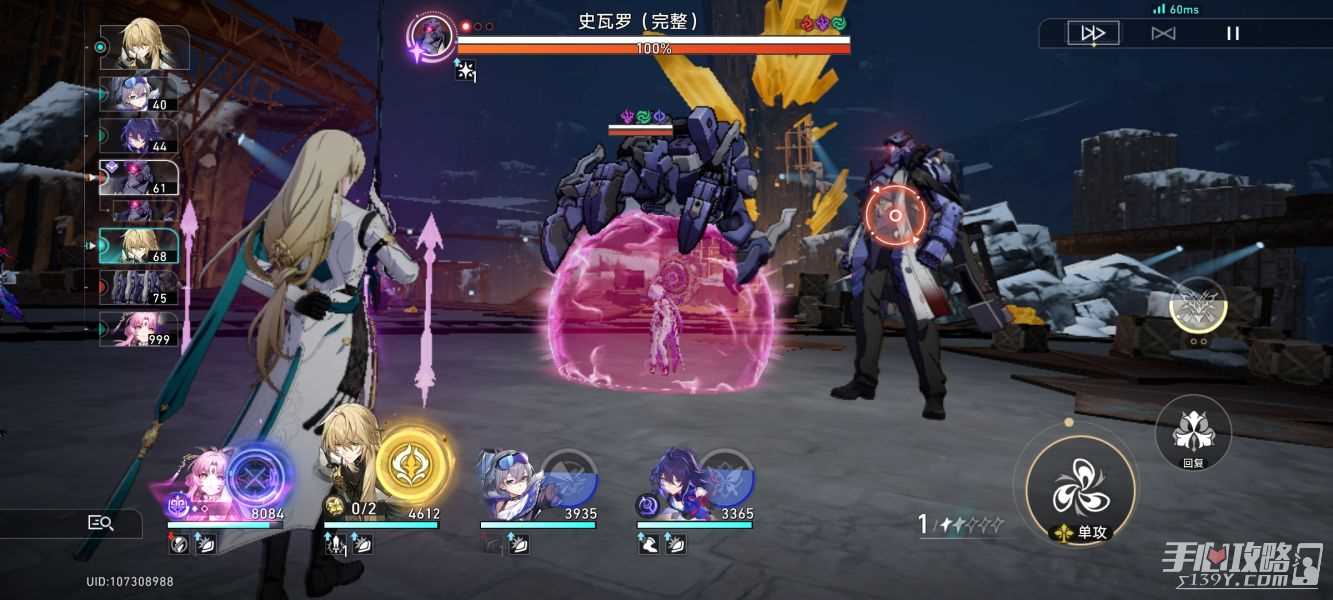This screenshot has width=1333, height=600.
Task: Toggle the auto-battle button
Action: tap(1163, 34)
